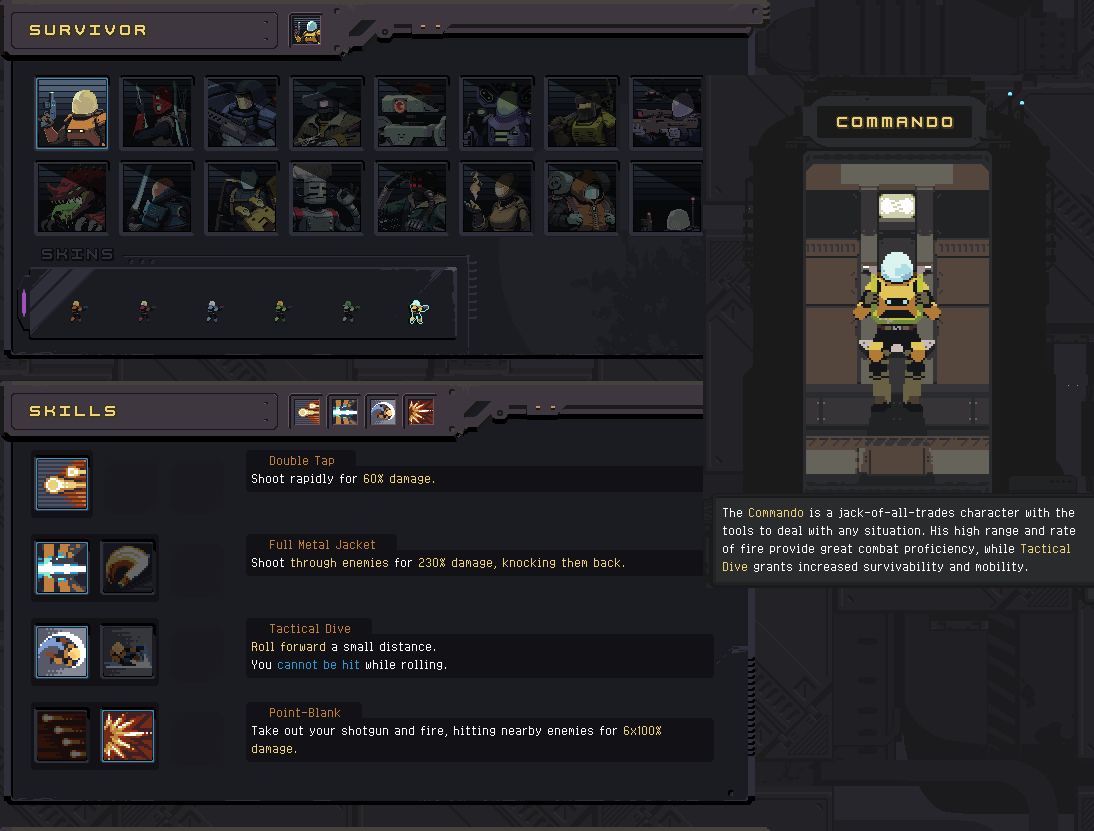Select the Double Tap skill icon

[62, 484]
